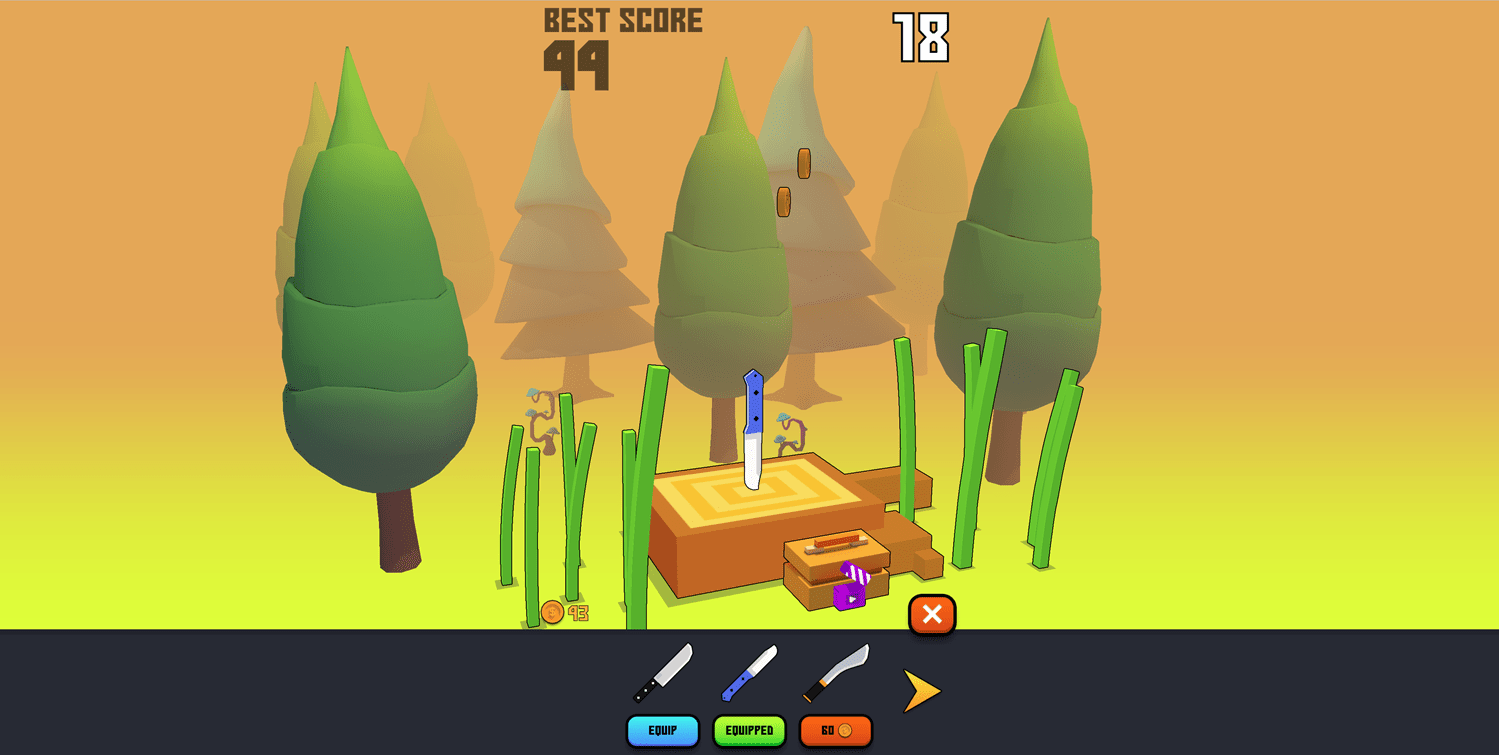Viewport: 1499px width, 755px height.
Task: Click the coin counter showing 93
Action: coord(562,613)
